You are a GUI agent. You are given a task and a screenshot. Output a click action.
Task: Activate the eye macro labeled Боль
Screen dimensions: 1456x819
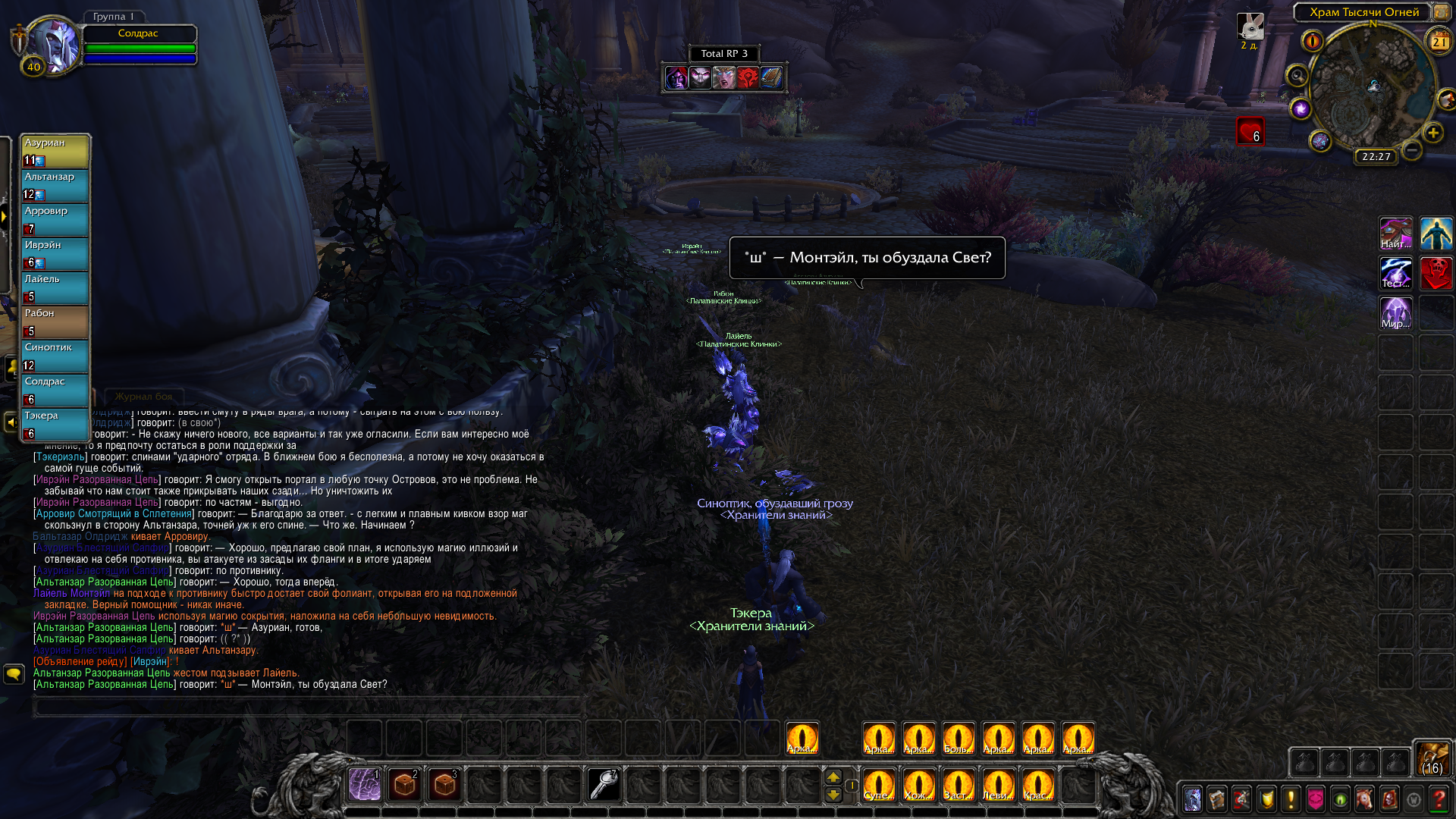coord(959,739)
